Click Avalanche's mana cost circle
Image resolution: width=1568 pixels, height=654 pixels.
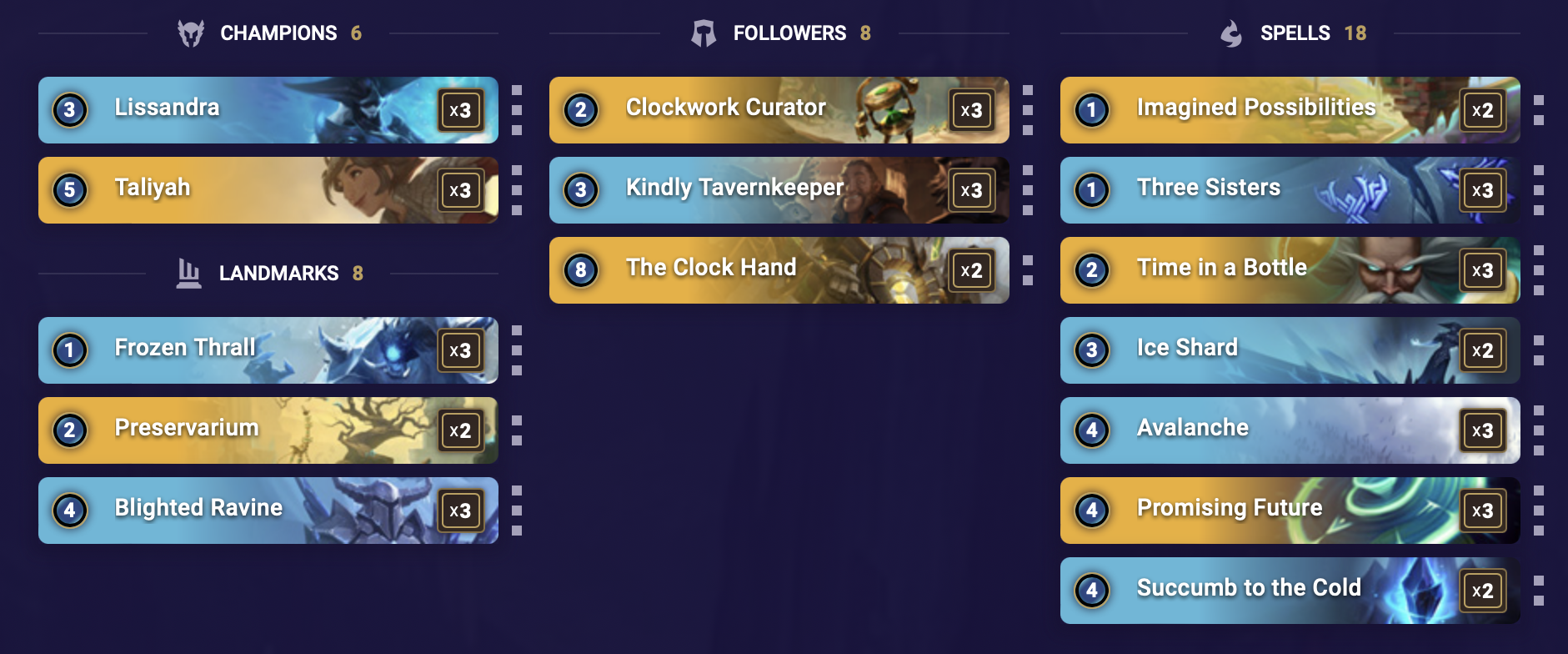(1093, 430)
